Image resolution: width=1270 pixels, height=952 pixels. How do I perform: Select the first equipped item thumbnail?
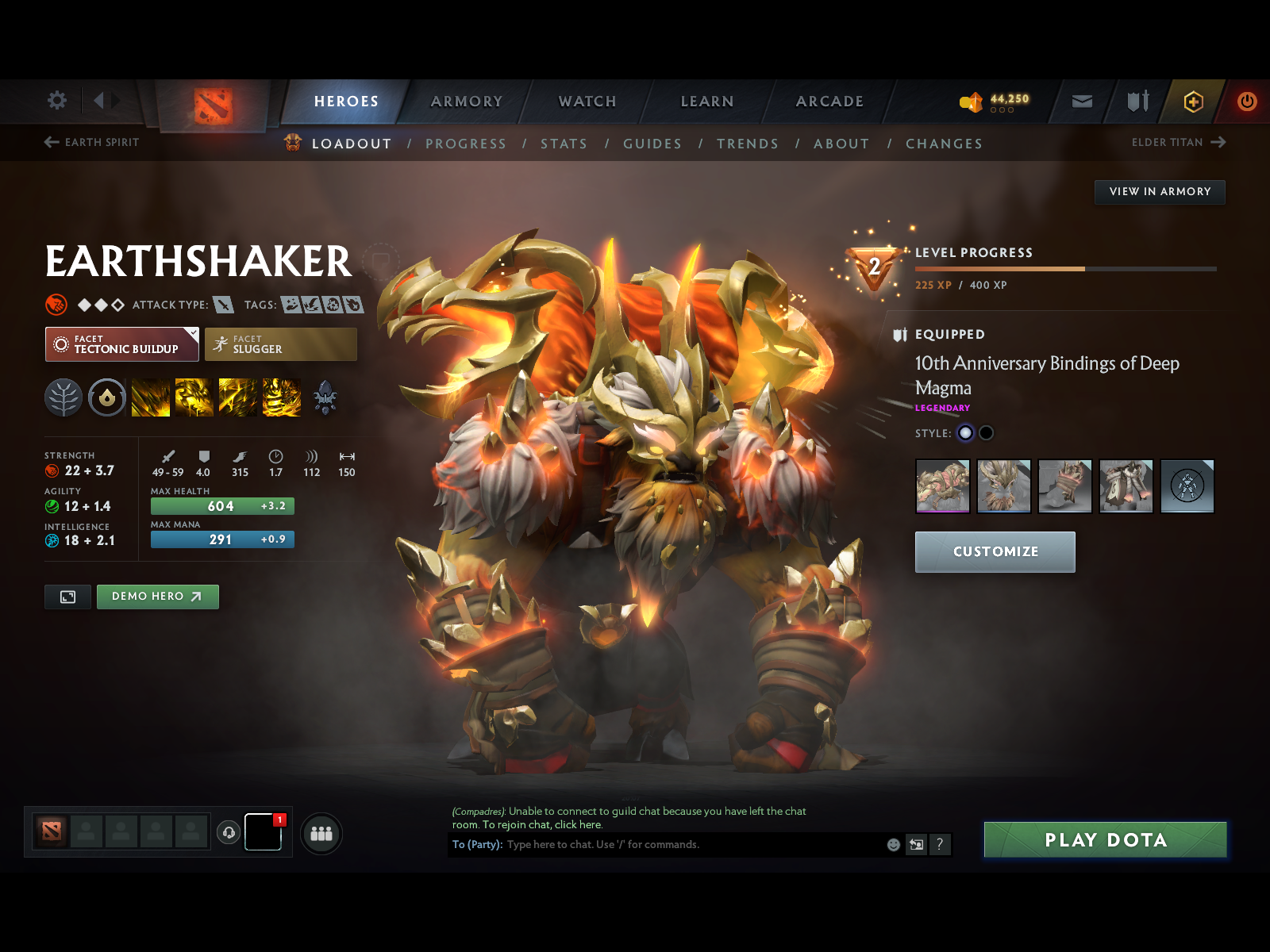pos(942,486)
